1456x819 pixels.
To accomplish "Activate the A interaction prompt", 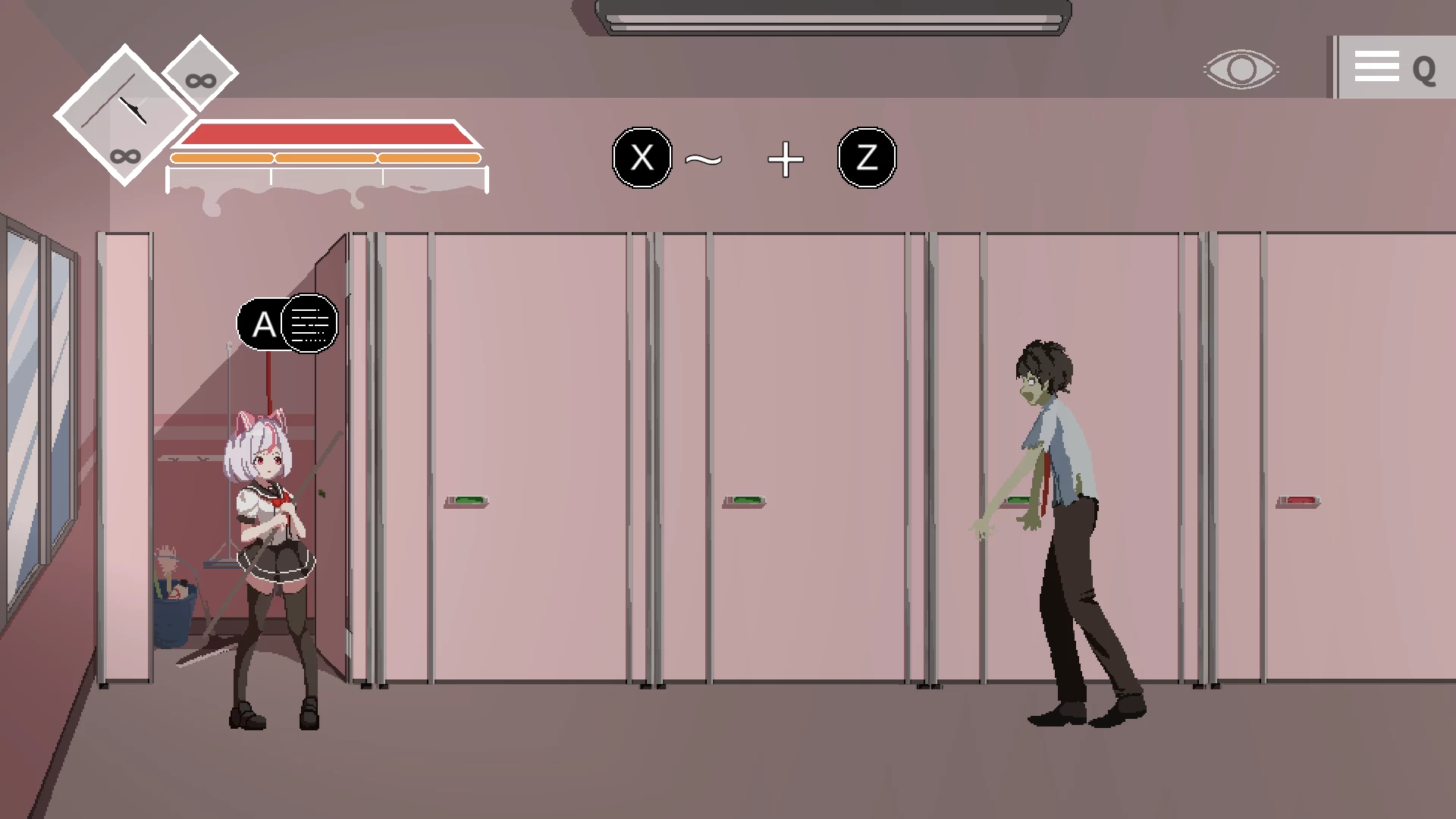I will click(x=264, y=324).
